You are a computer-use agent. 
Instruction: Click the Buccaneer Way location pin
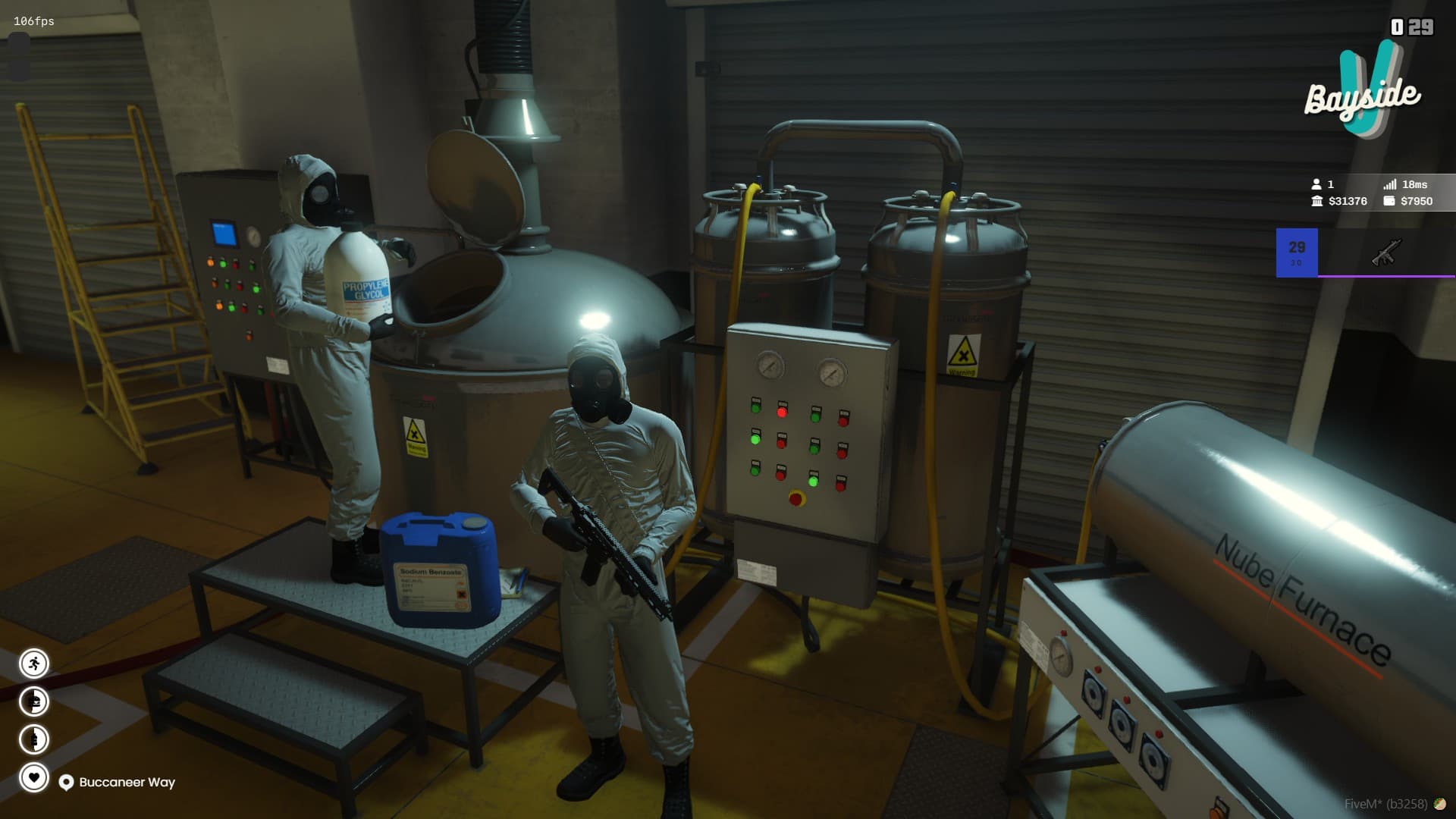click(x=66, y=783)
